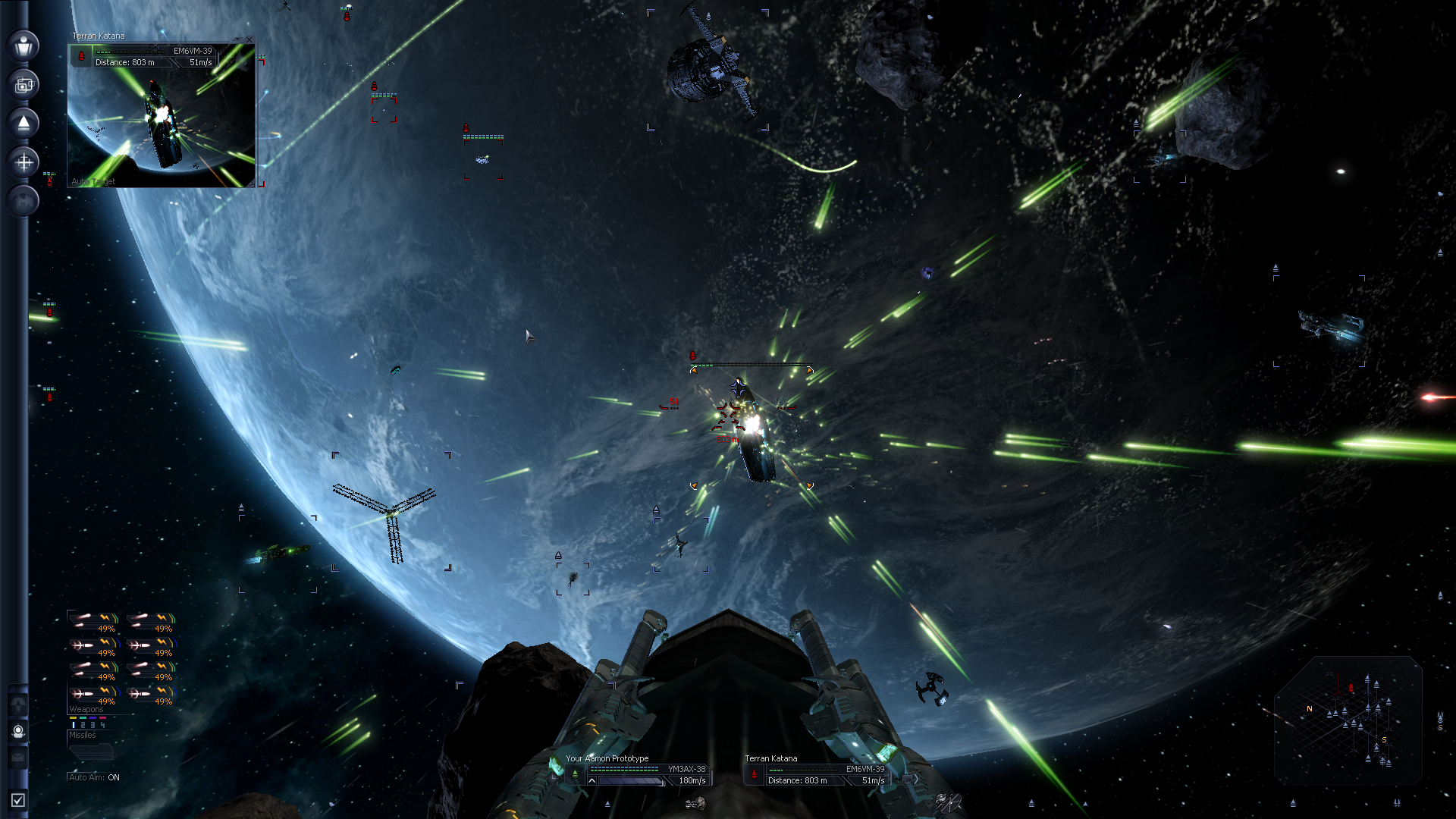Click the green ship icon on your ship panel

(x=575, y=774)
